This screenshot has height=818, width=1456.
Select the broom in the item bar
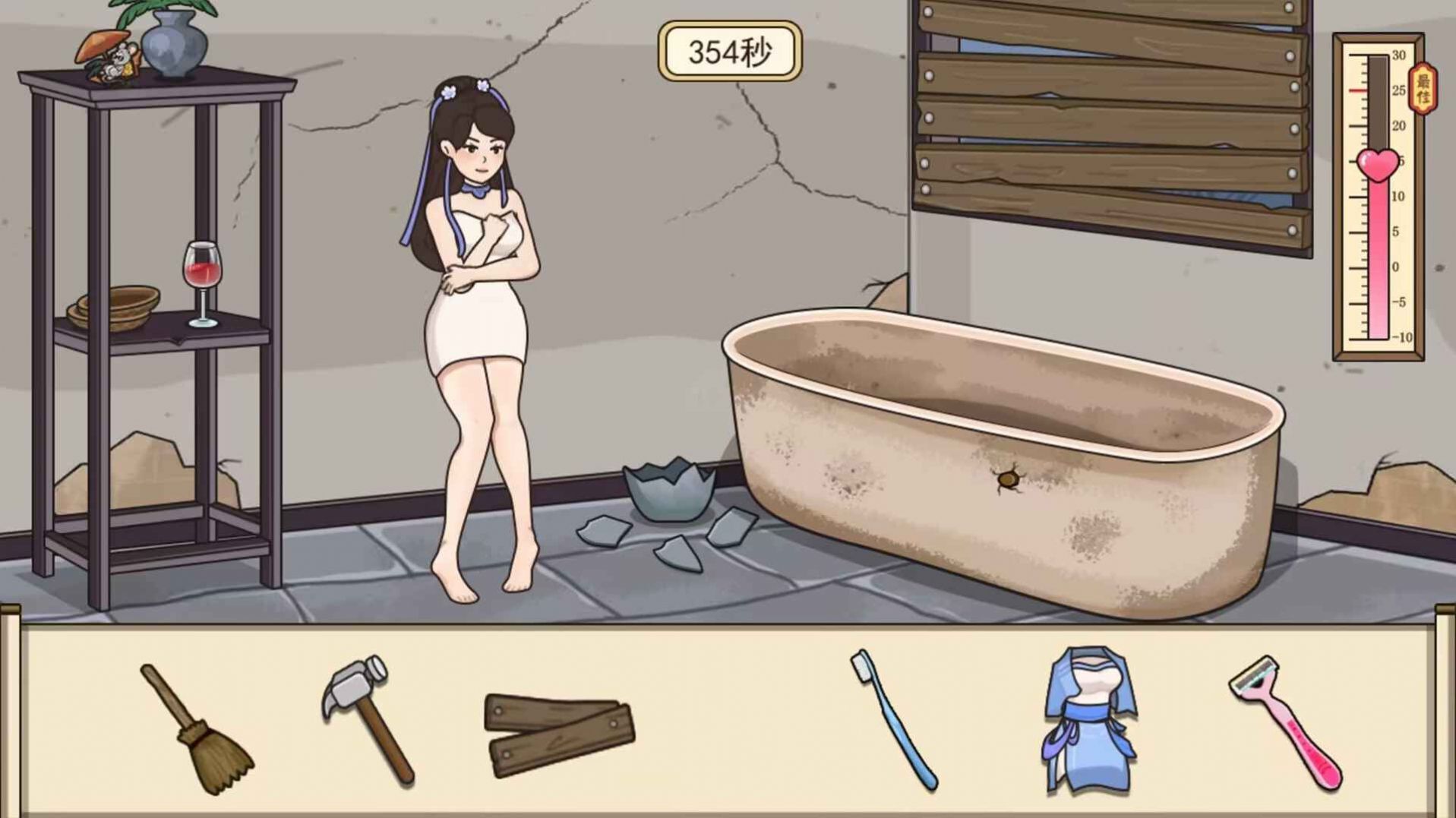(x=197, y=728)
